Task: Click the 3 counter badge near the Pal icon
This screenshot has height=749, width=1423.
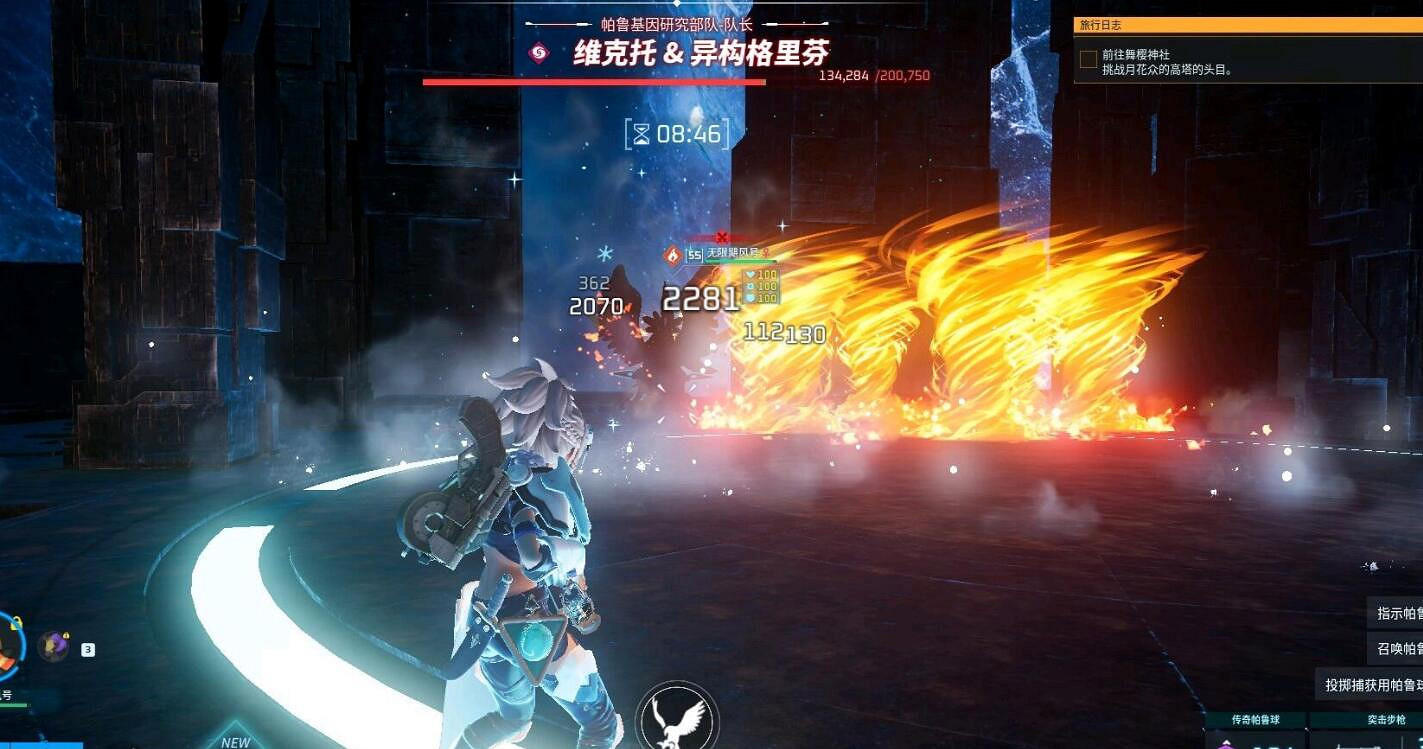Action: click(88, 649)
